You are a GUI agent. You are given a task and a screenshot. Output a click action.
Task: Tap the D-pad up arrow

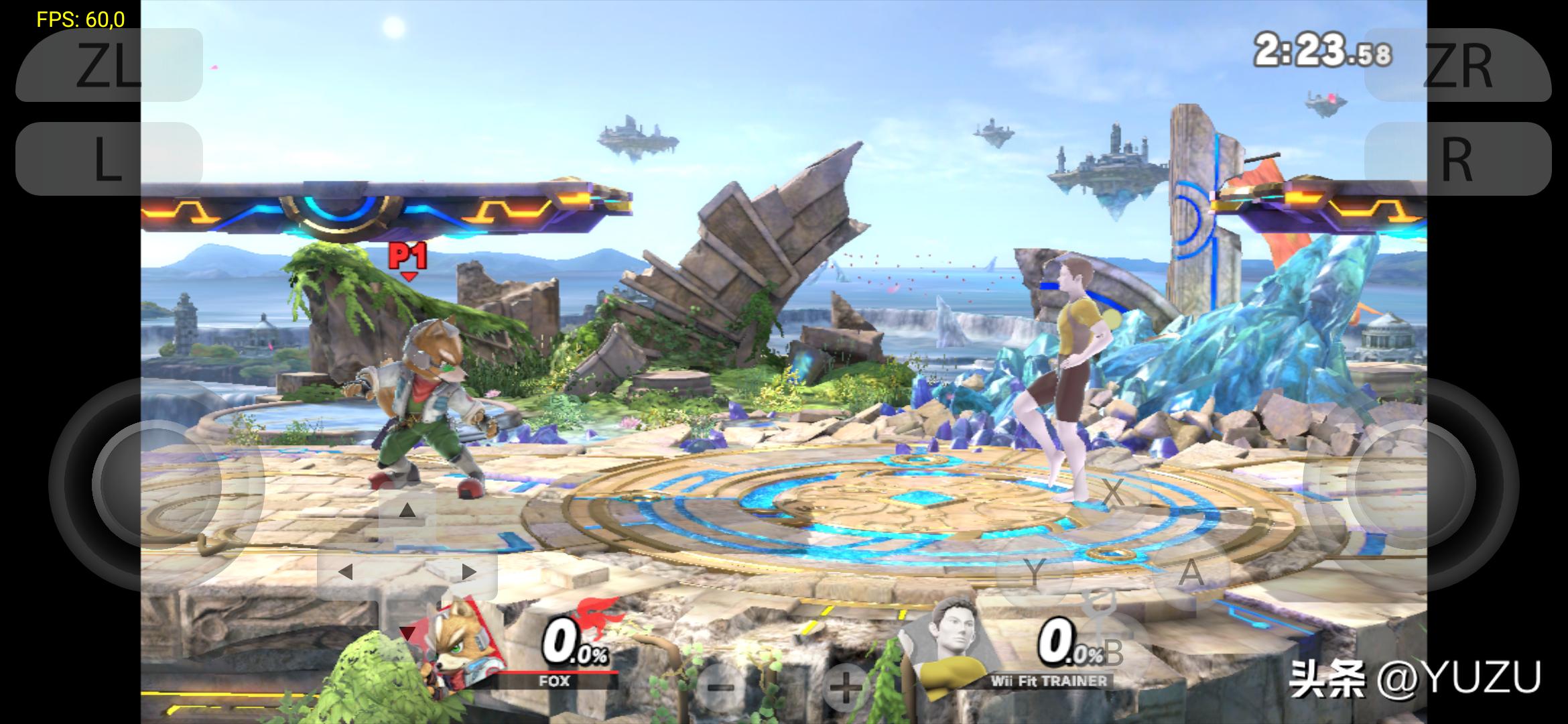coord(407,511)
